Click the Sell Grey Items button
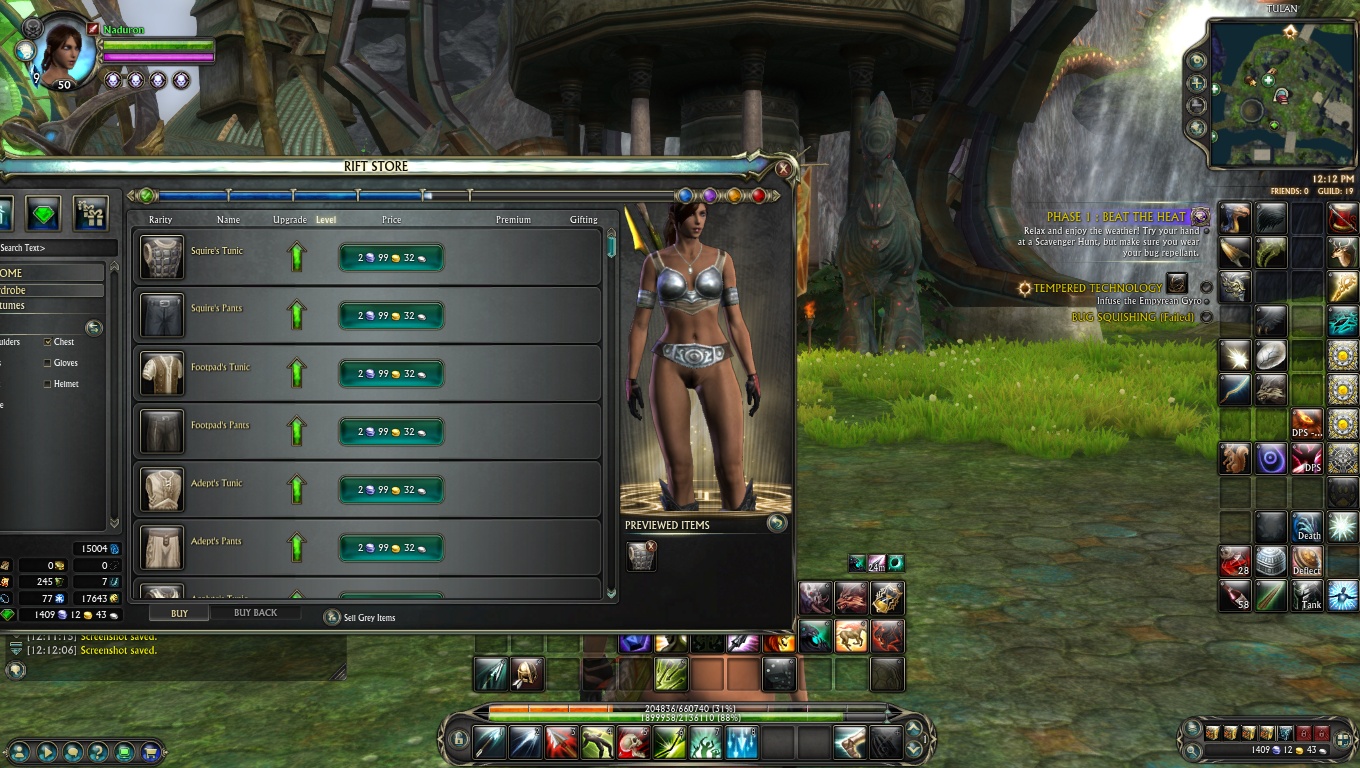 [332, 618]
